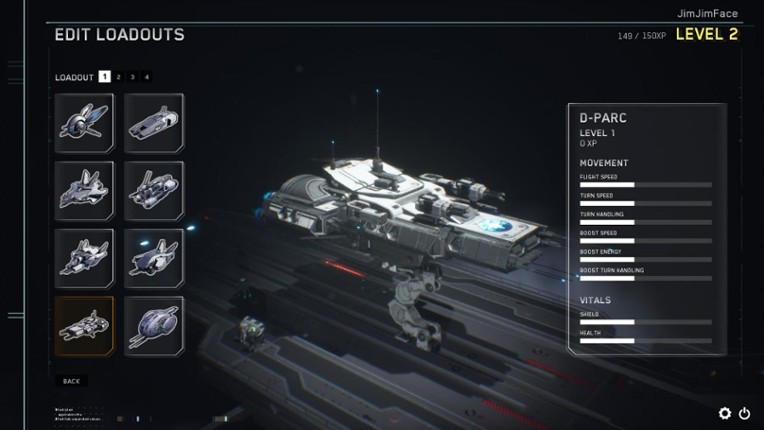Switch to loadout 2

118,77
